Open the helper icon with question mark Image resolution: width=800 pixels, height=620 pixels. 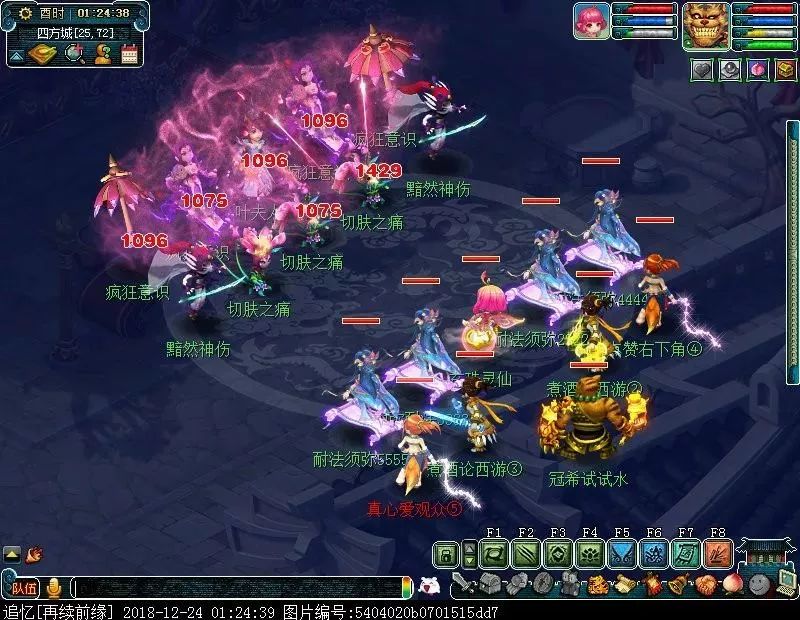point(102,53)
